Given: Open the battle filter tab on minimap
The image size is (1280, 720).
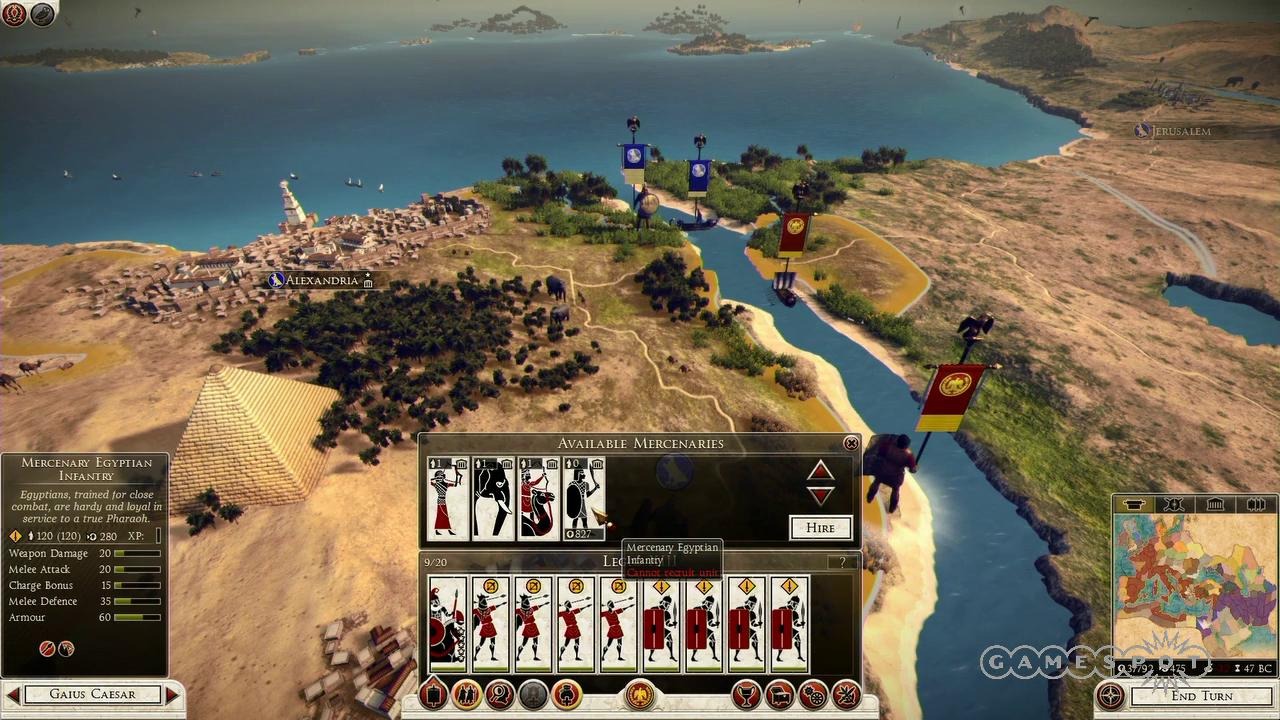Looking at the screenshot, I should click(x=1172, y=505).
